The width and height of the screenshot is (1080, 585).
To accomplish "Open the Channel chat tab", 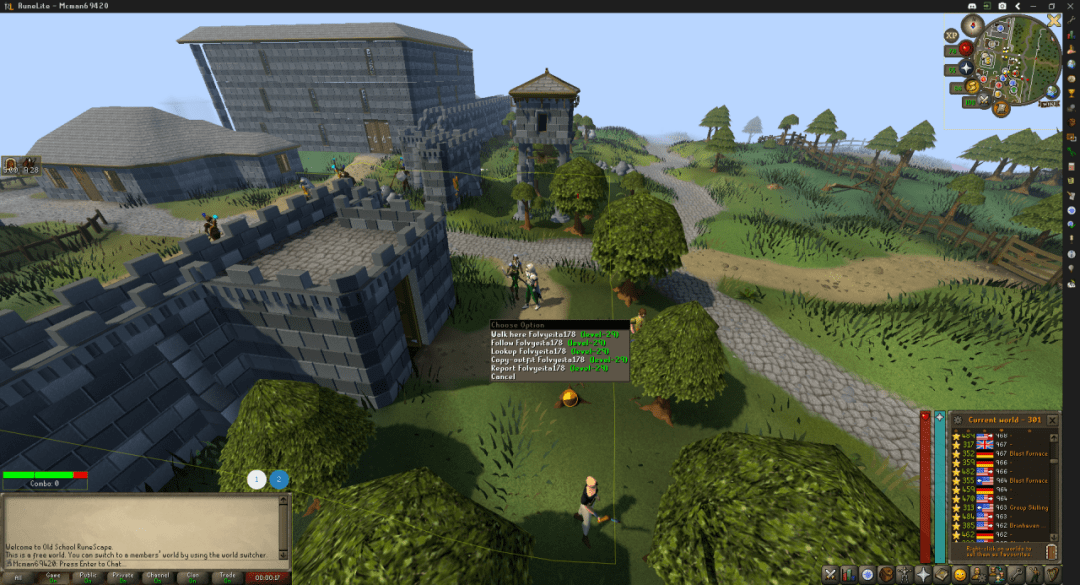I will pos(158,577).
